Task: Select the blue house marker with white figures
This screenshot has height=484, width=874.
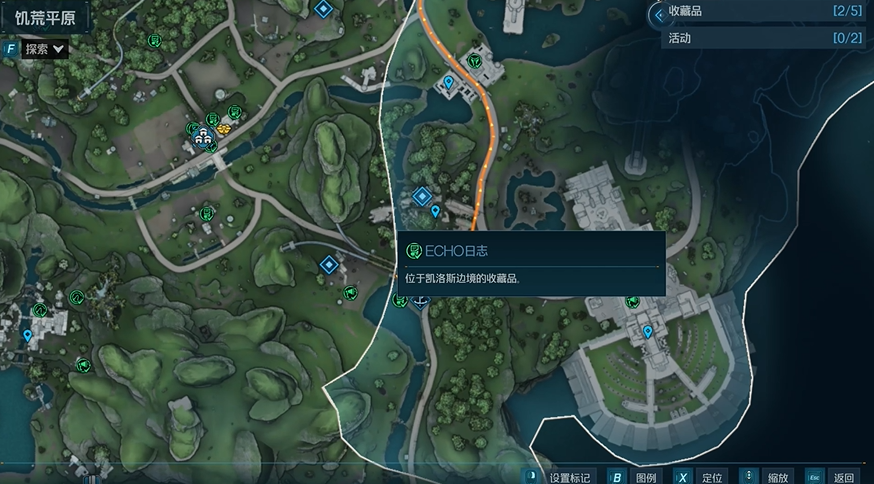Action: point(205,139)
